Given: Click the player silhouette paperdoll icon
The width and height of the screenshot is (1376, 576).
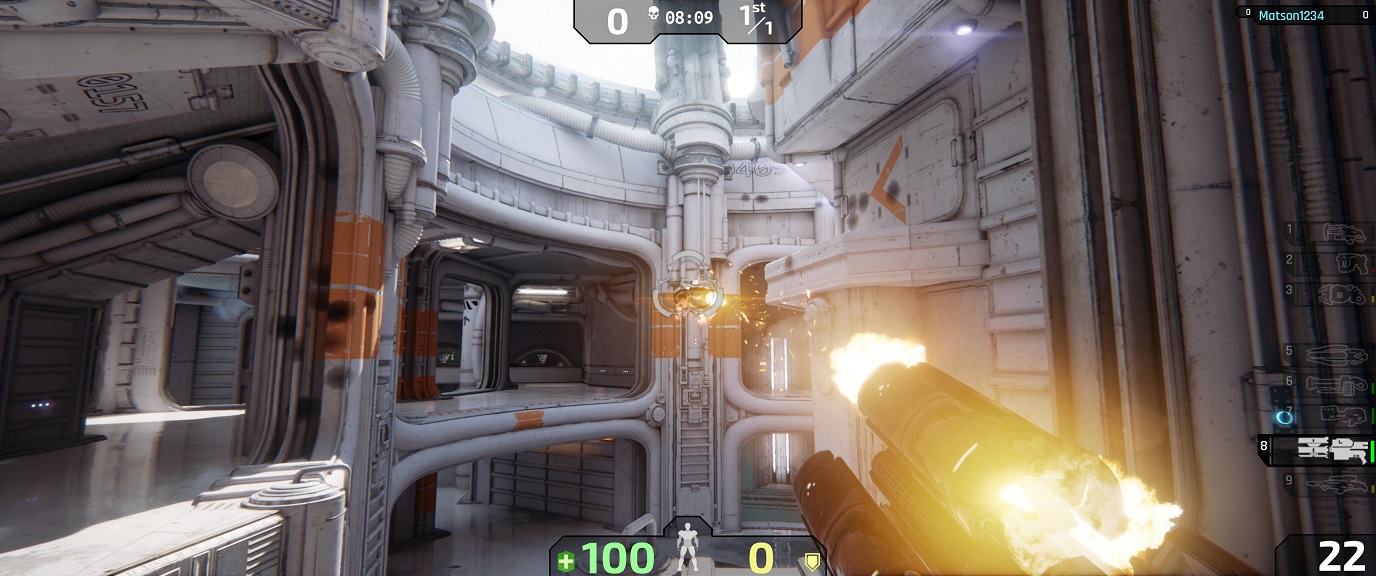Looking at the screenshot, I should tap(687, 548).
